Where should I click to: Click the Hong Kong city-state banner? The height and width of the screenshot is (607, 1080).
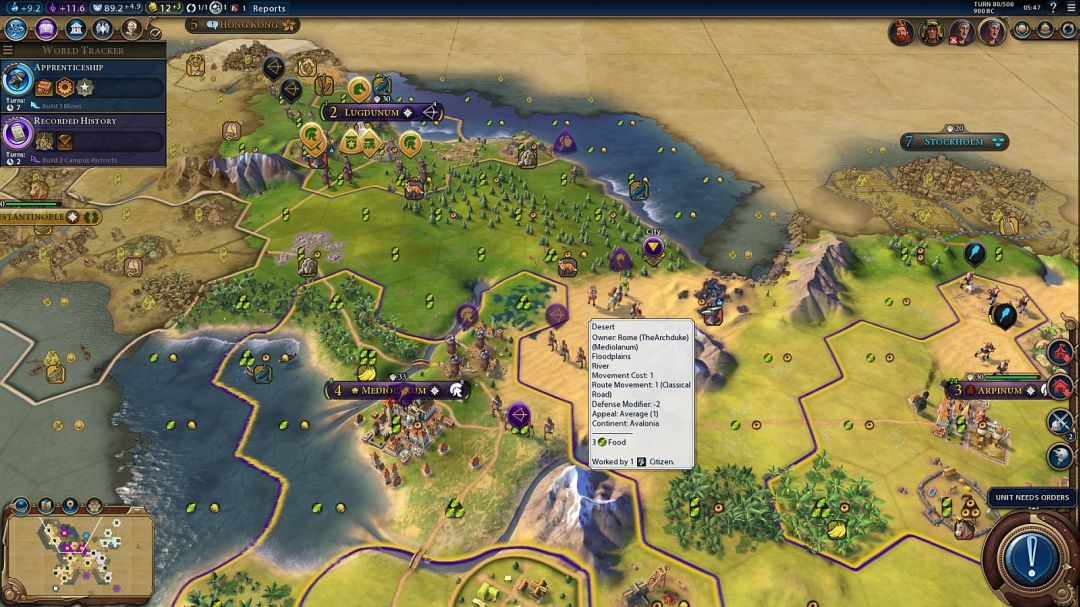(244, 24)
